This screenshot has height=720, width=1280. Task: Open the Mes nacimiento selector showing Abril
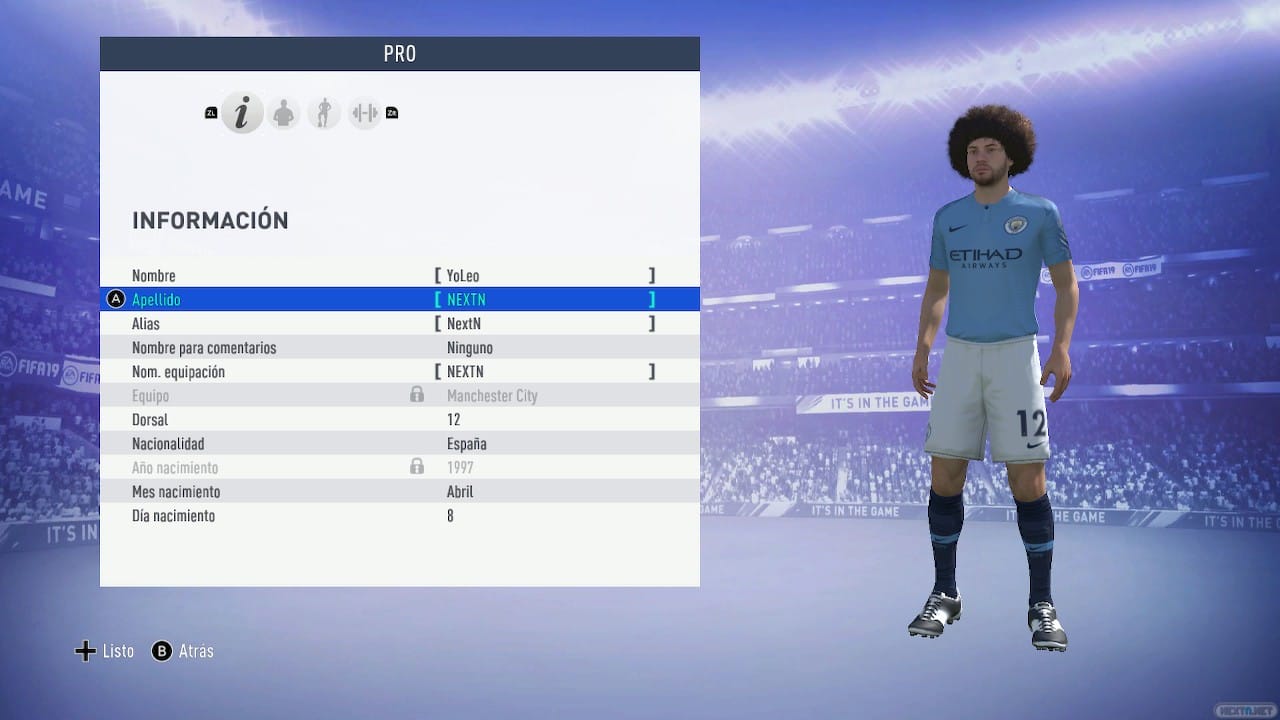pos(463,491)
